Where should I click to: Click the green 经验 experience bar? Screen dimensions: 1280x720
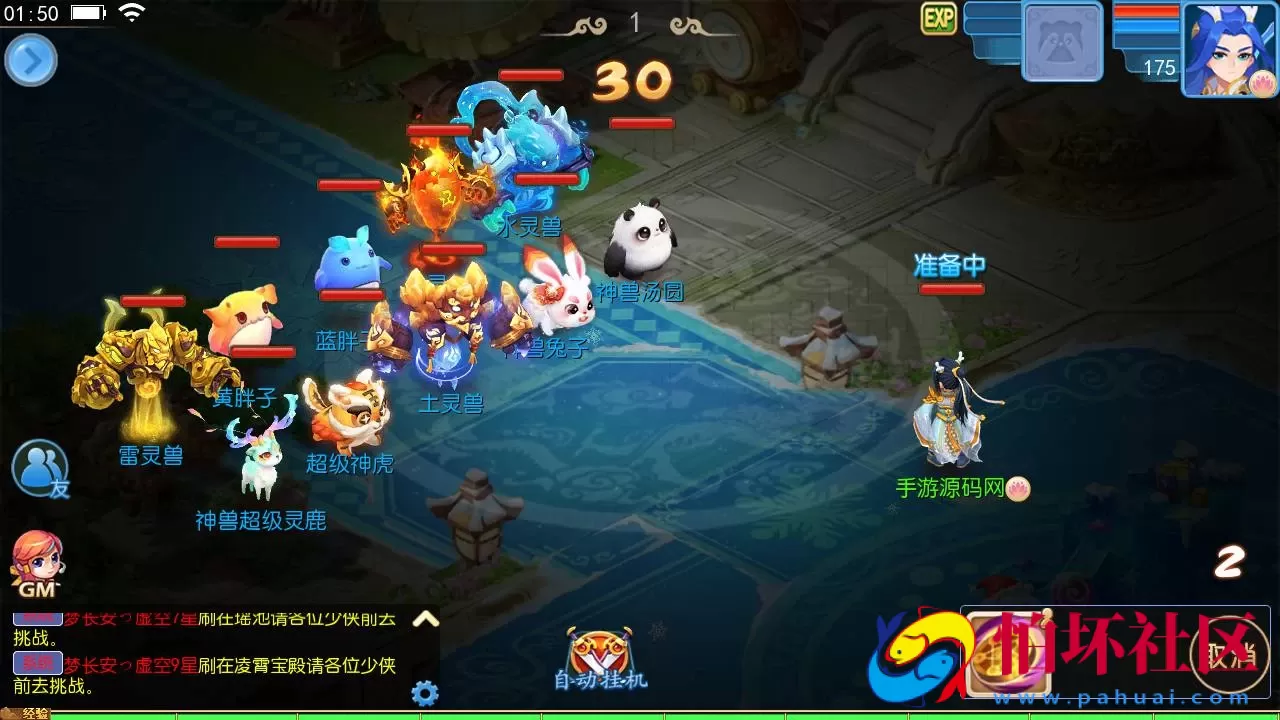pyautogui.click(x=400, y=714)
